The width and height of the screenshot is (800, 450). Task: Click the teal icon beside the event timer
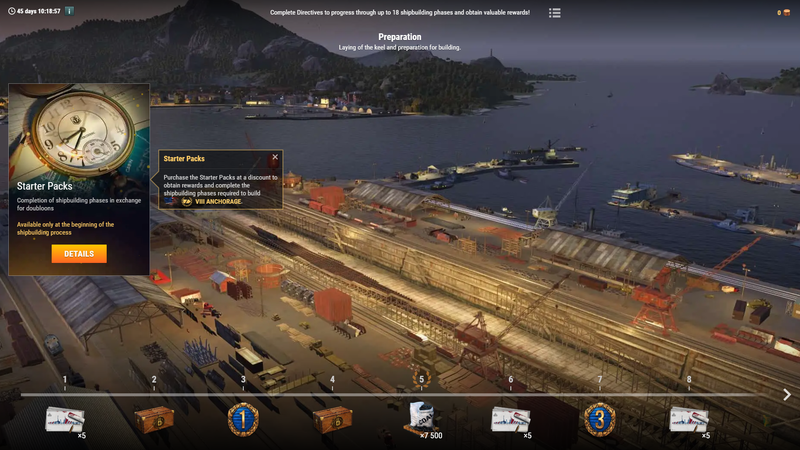click(x=70, y=11)
